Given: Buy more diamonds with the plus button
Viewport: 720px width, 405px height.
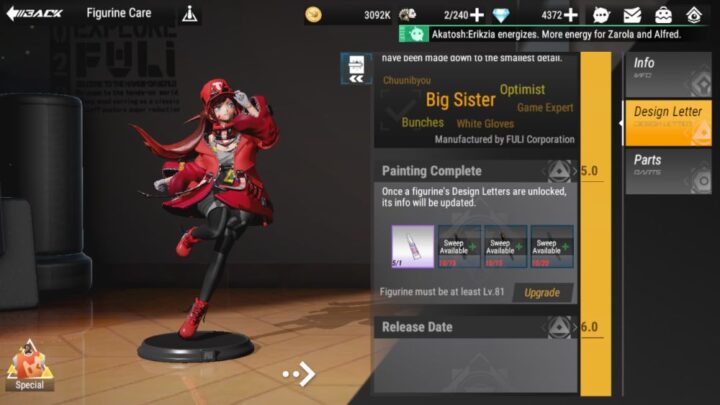Looking at the screenshot, I should (x=570, y=15).
